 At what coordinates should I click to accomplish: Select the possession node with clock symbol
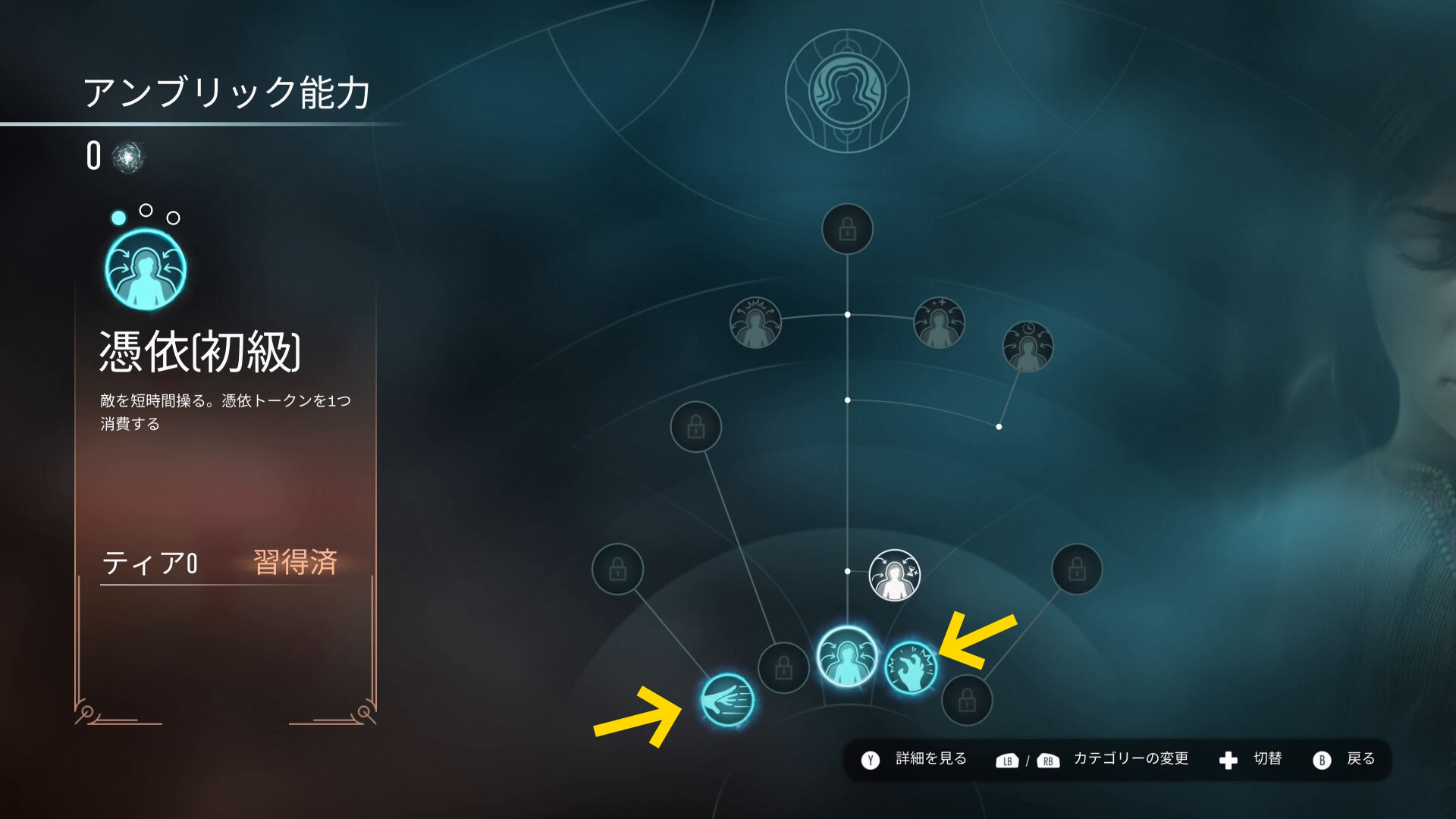[x=1028, y=347]
